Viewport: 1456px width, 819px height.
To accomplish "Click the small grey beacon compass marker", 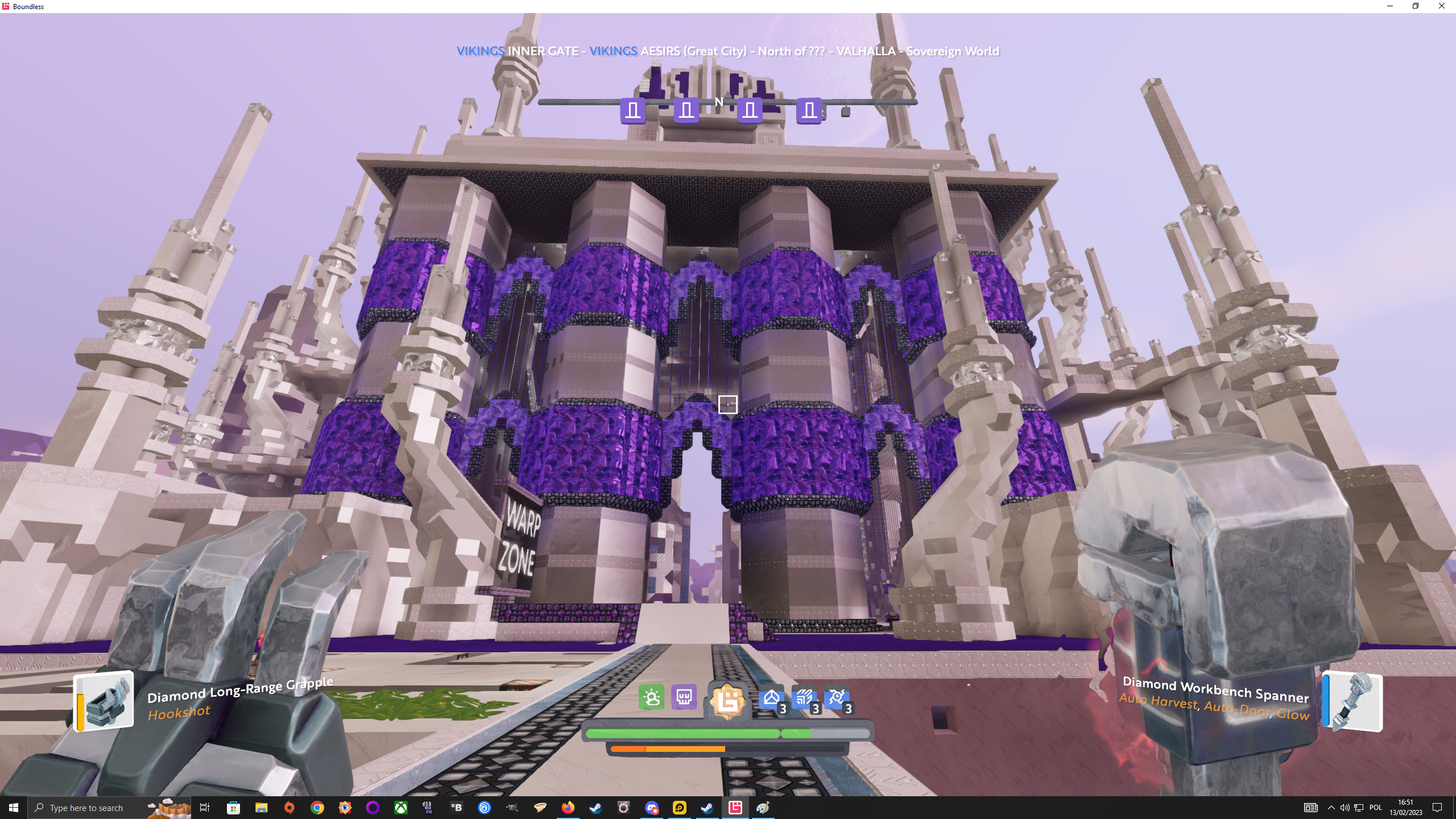I will (x=846, y=111).
